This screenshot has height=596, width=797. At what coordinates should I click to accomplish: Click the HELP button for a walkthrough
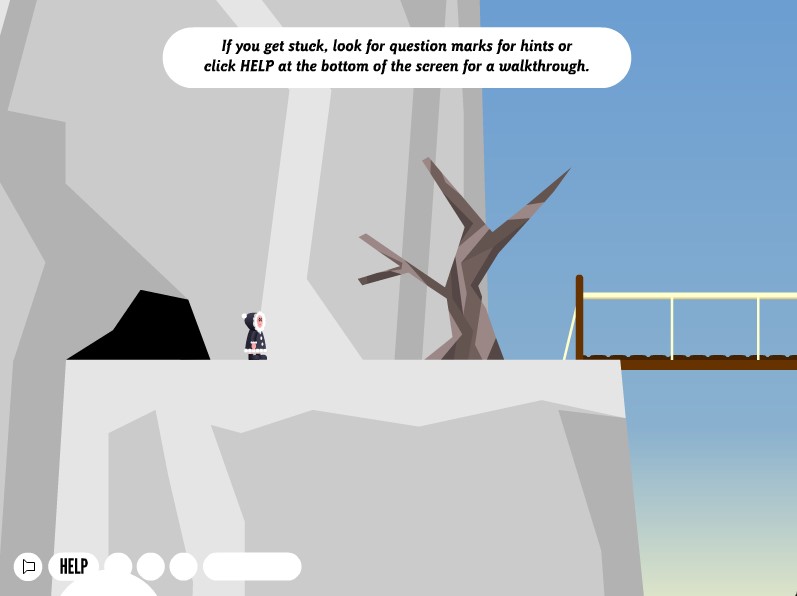tap(73, 566)
